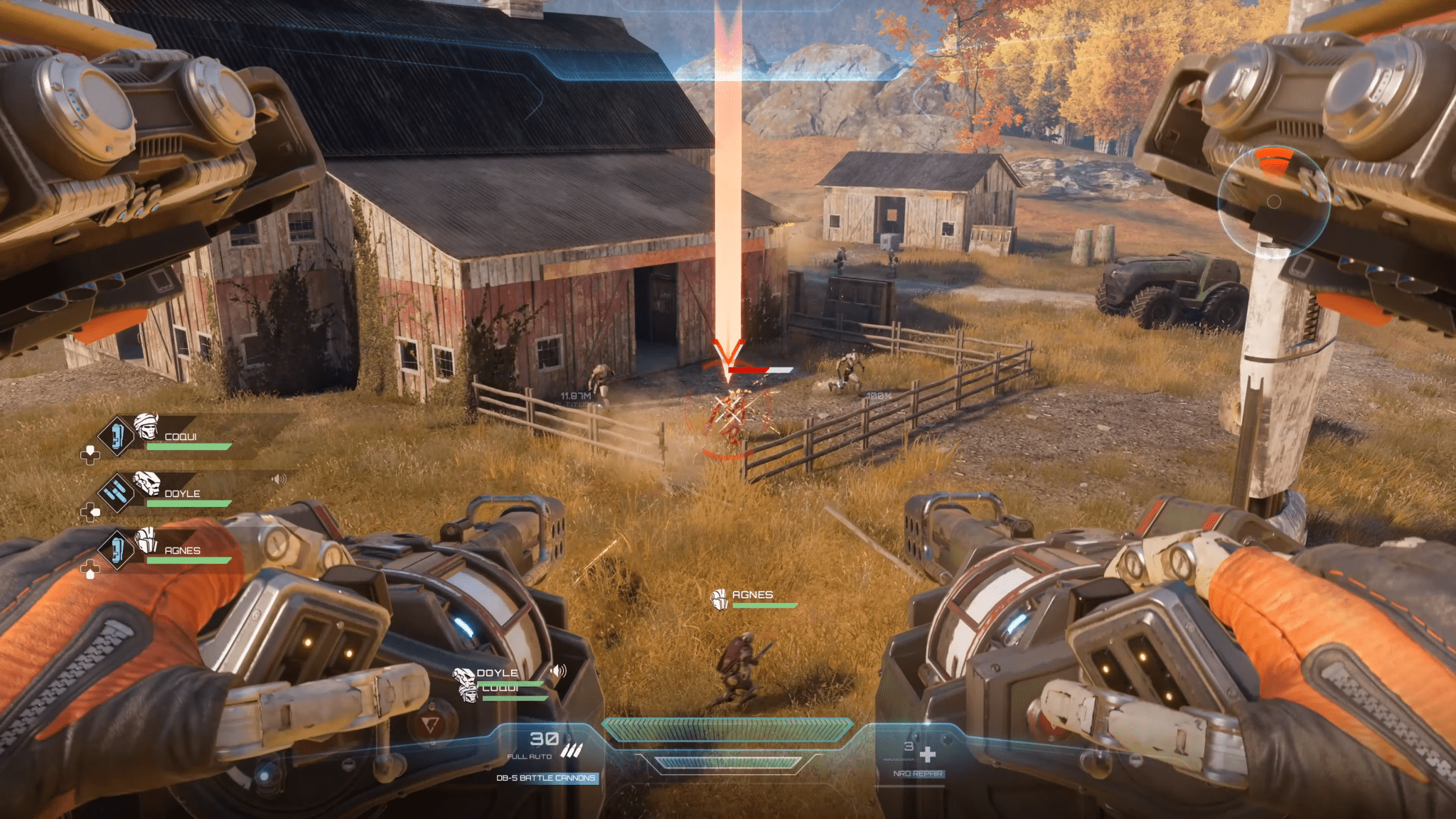Expand Agnes's cross indicator below her portrait
The width and height of the screenshot is (1456, 819).
point(90,570)
